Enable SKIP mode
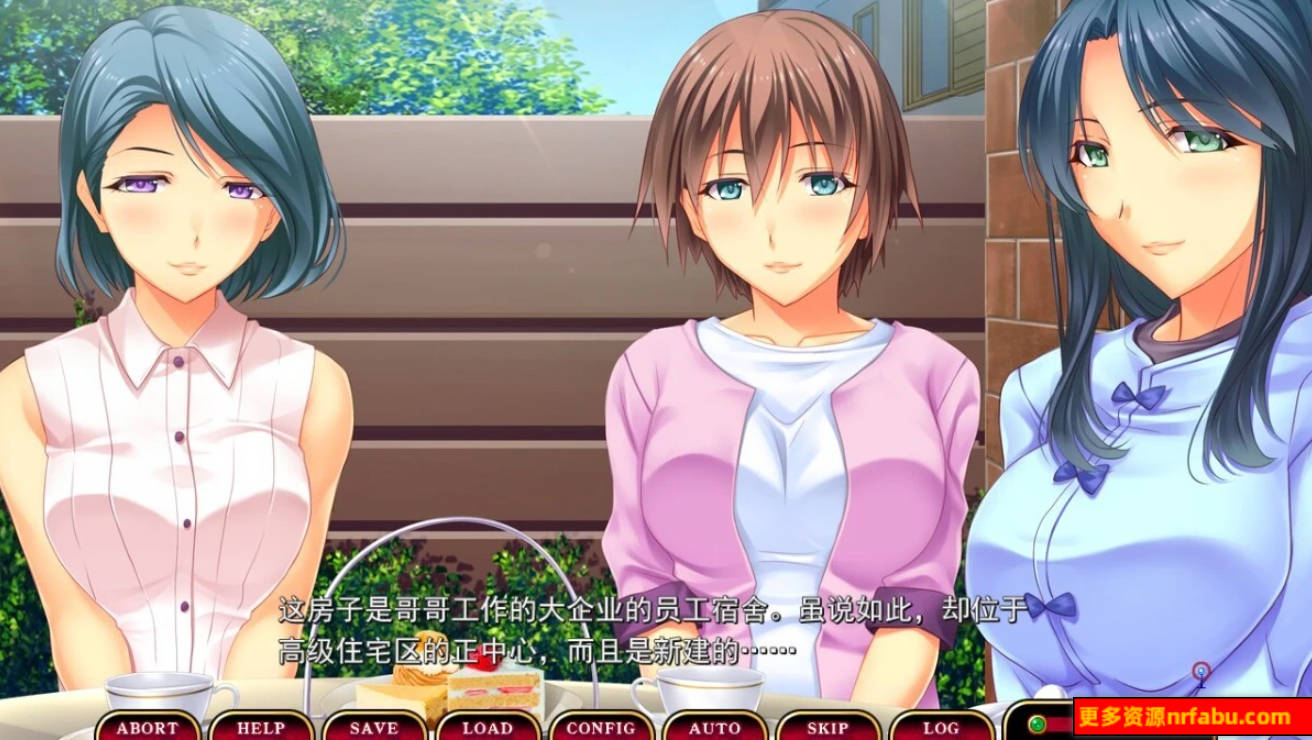The height and width of the screenshot is (740, 1312). tap(826, 729)
